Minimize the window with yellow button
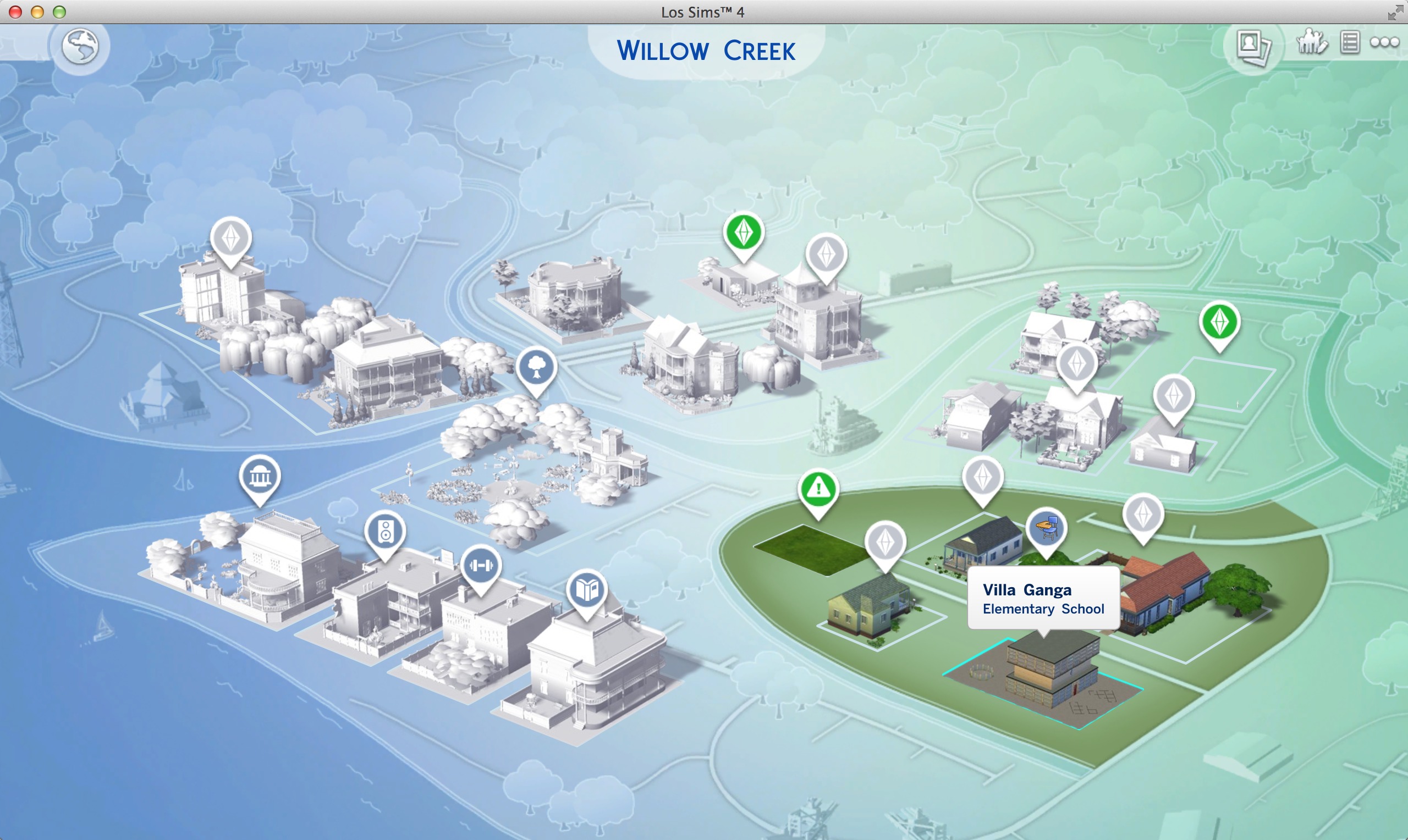 point(37,12)
